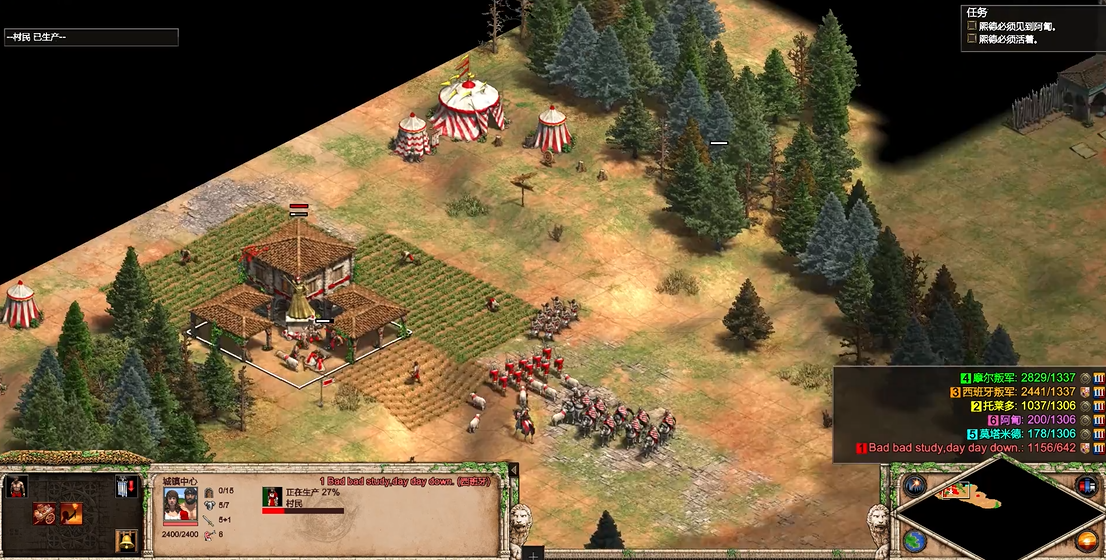Research the Loom technology icon
The height and width of the screenshot is (560, 1106).
click(44, 514)
